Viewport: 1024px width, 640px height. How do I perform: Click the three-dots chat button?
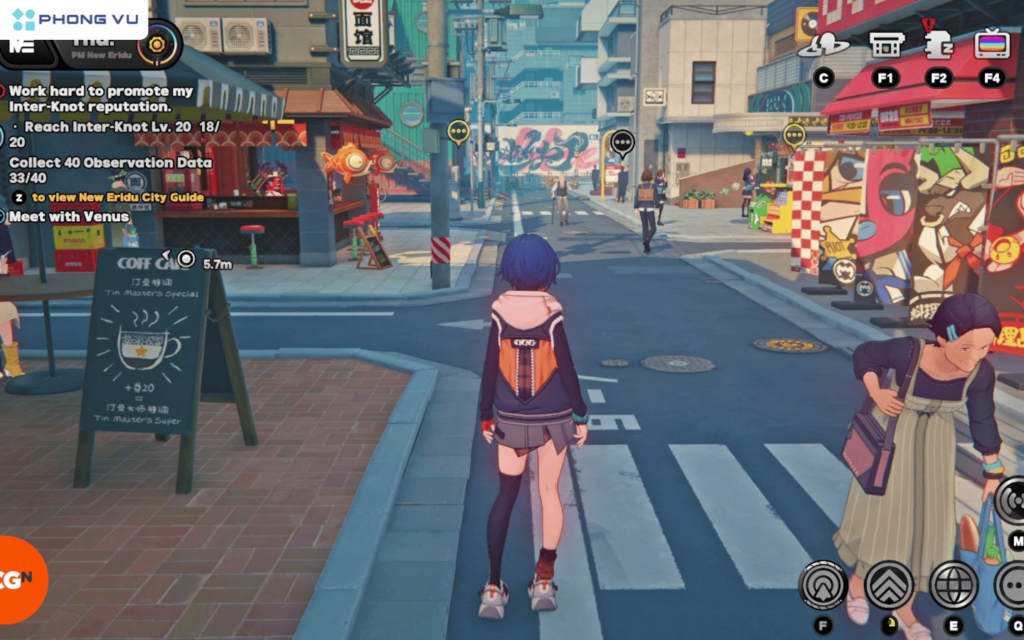tap(1010, 585)
